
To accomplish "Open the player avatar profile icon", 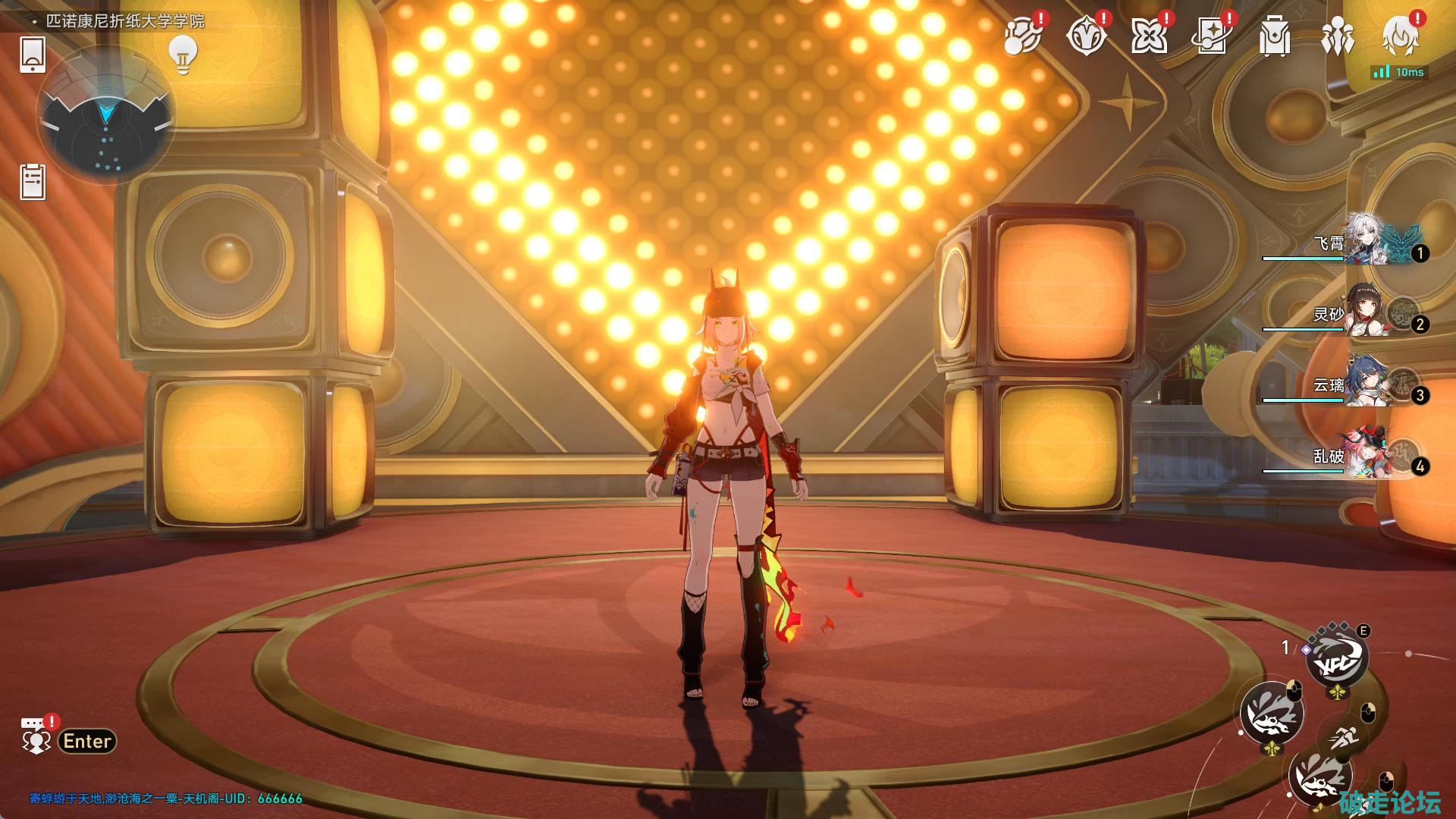I will pyautogui.click(x=1400, y=36).
